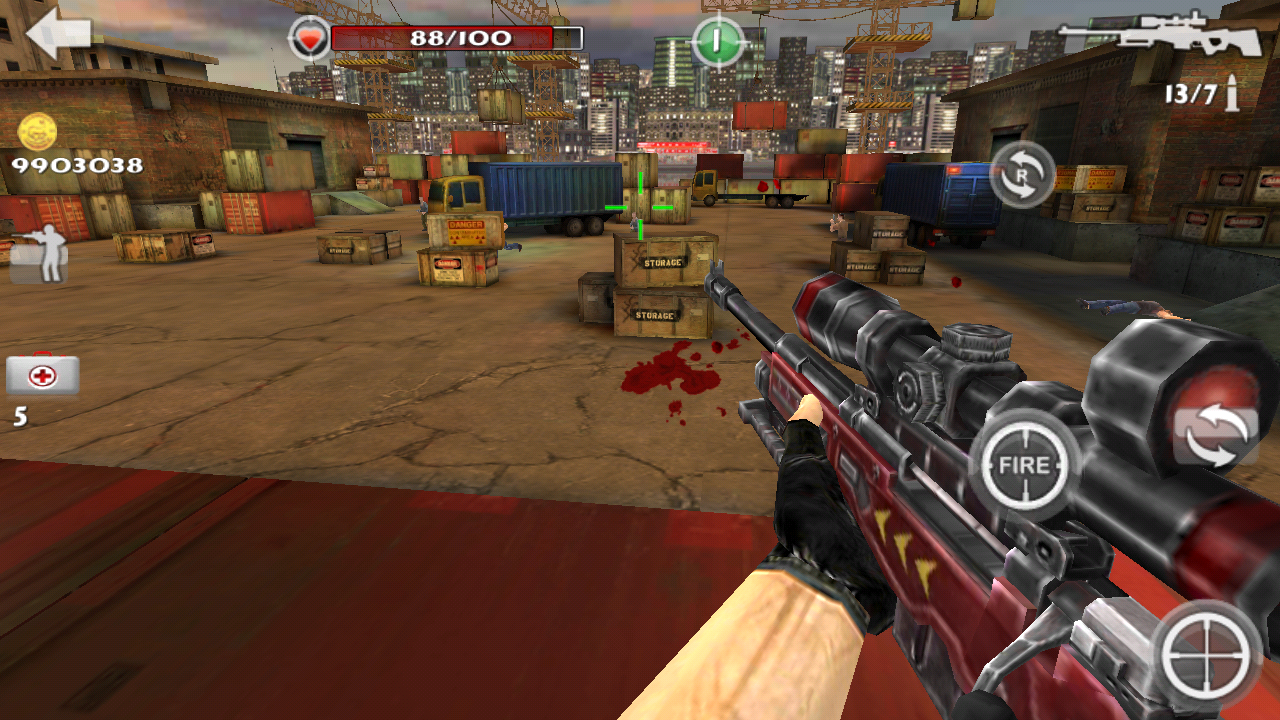Tap the green round indicator icon
1280x720 pixels.
coord(718,42)
